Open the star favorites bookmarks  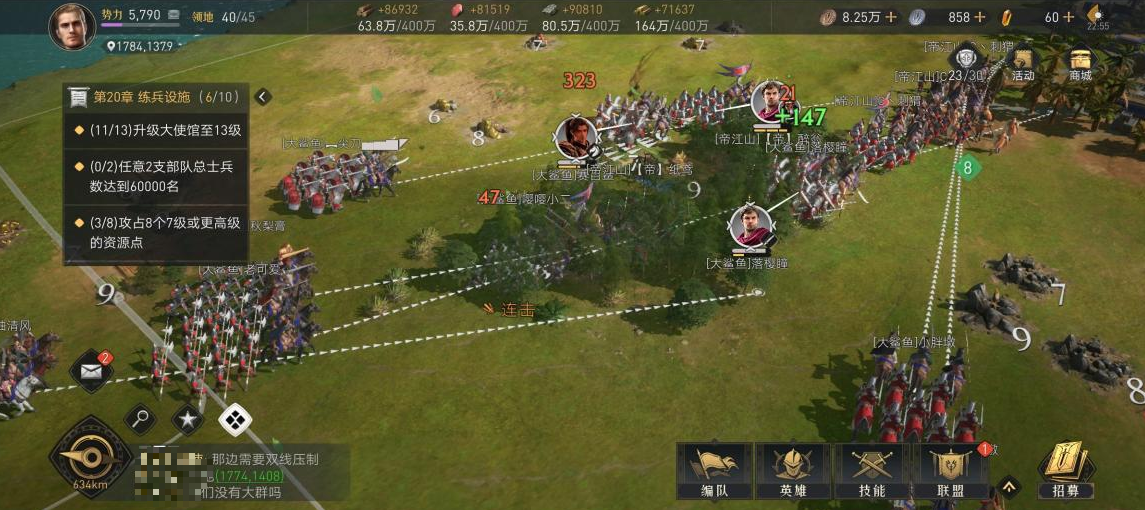(187, 419)
